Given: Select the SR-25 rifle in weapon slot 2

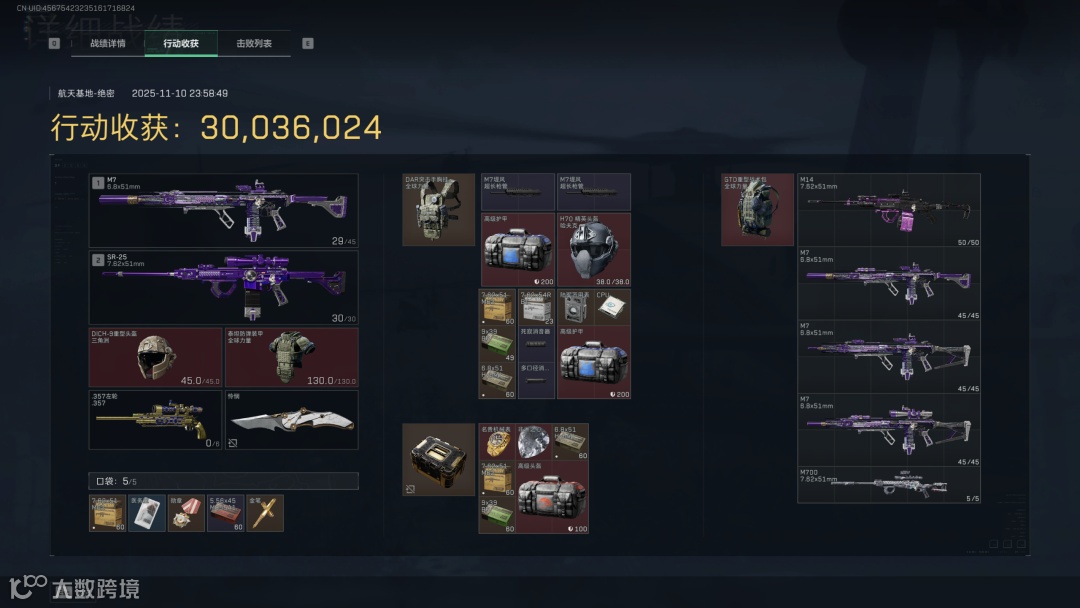Looking at the screenshot, I should [x=223, y=288].
